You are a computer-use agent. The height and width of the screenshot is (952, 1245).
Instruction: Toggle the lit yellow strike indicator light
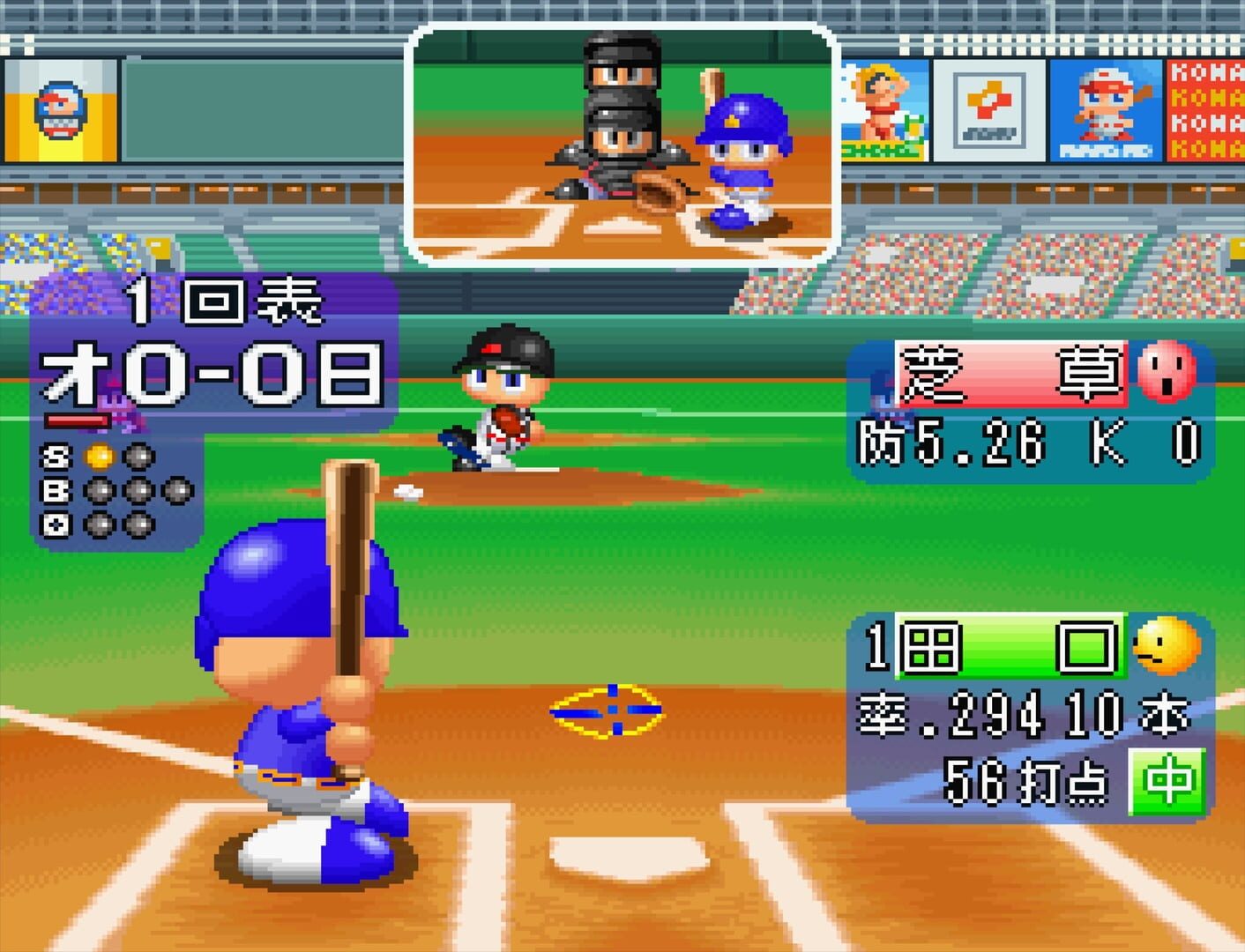tap(100, 456)
